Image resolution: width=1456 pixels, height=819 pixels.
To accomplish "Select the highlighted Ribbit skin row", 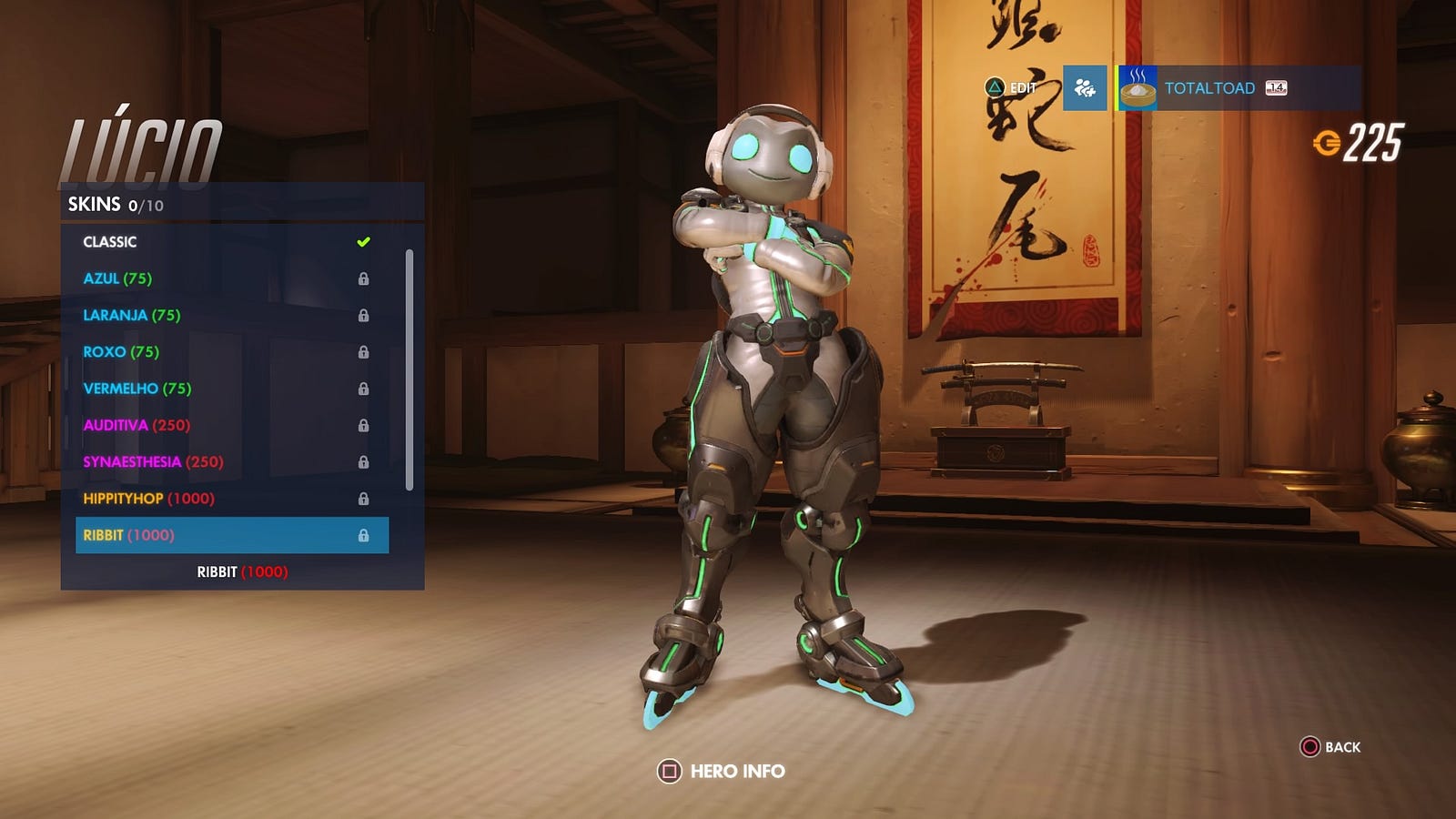I will 231,535.
